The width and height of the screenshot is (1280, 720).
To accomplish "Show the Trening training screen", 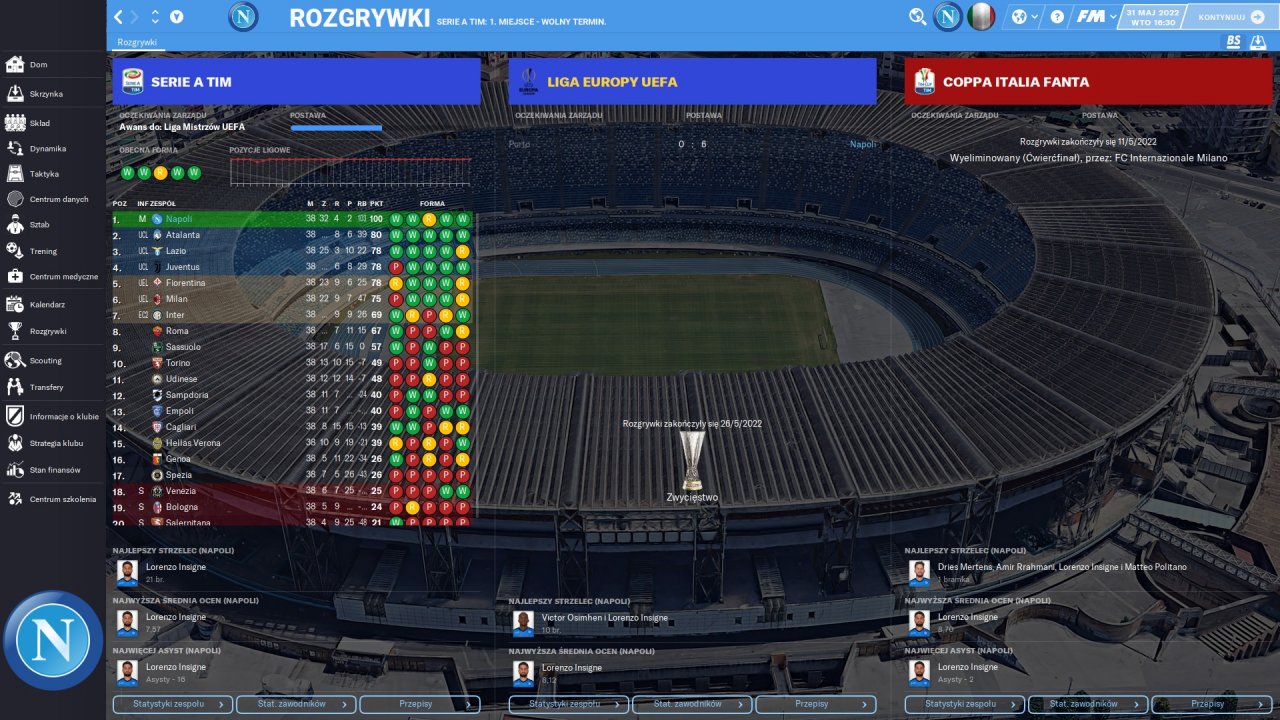I will 43,251.
